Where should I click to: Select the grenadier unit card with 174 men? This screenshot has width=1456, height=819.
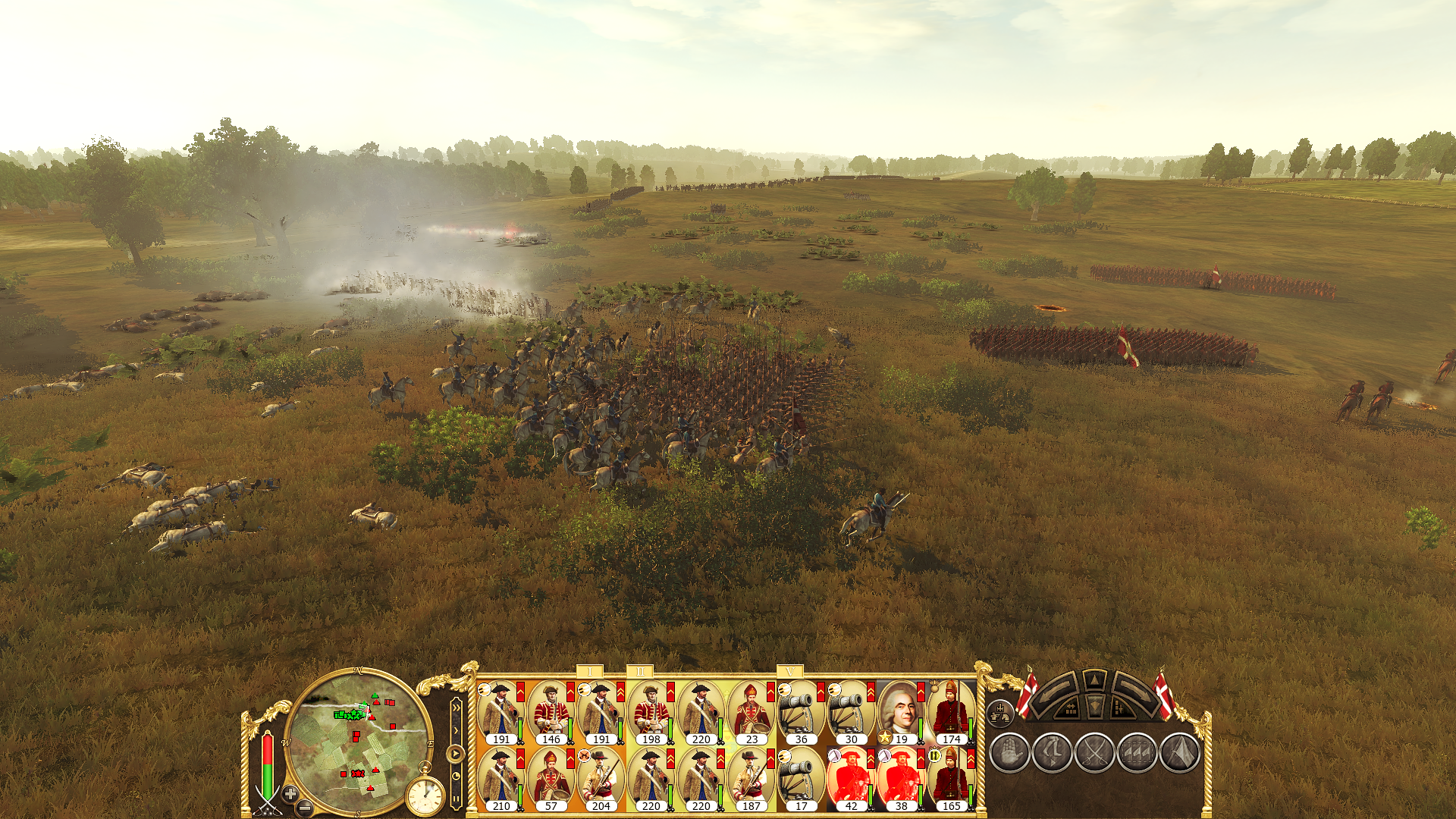pos(950,713)
